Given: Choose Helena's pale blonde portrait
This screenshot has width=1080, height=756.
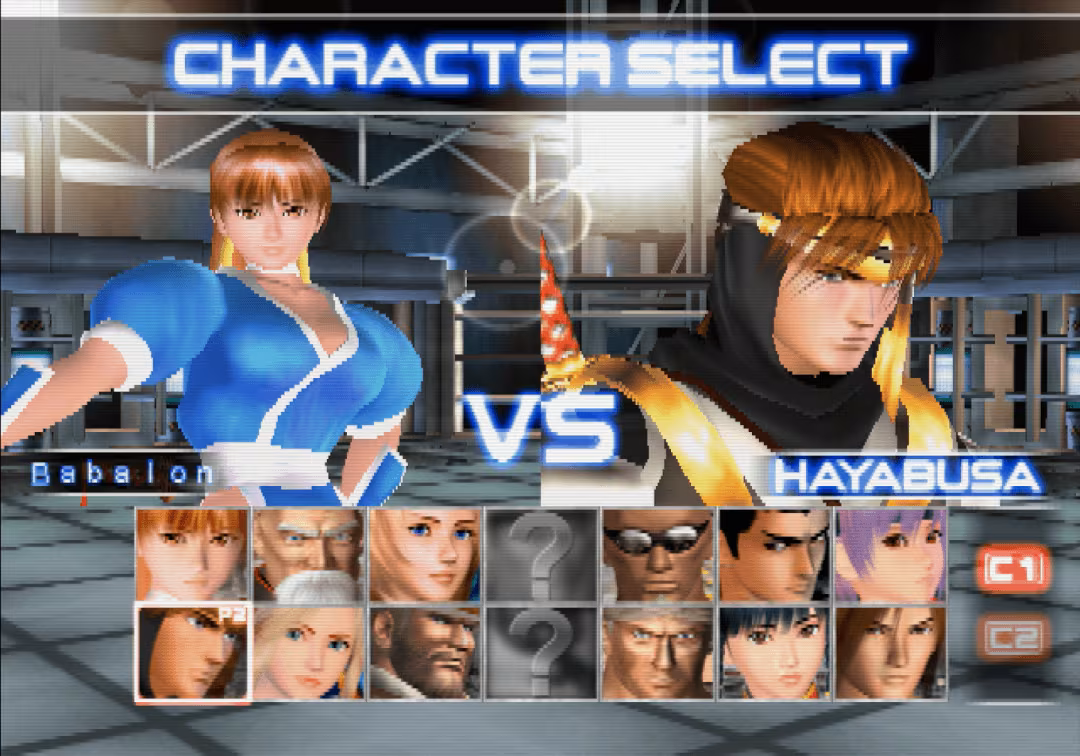Looking at the screenshot, I should coord(308,652).
